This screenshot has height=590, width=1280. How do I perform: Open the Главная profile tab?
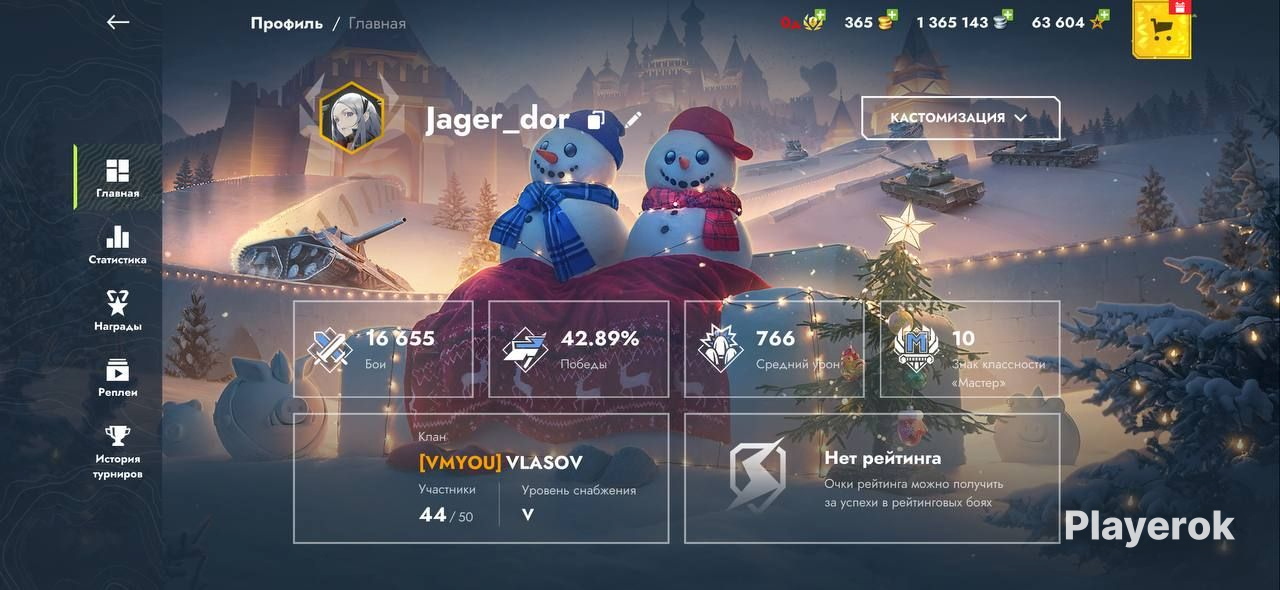(x=118, y=178)
